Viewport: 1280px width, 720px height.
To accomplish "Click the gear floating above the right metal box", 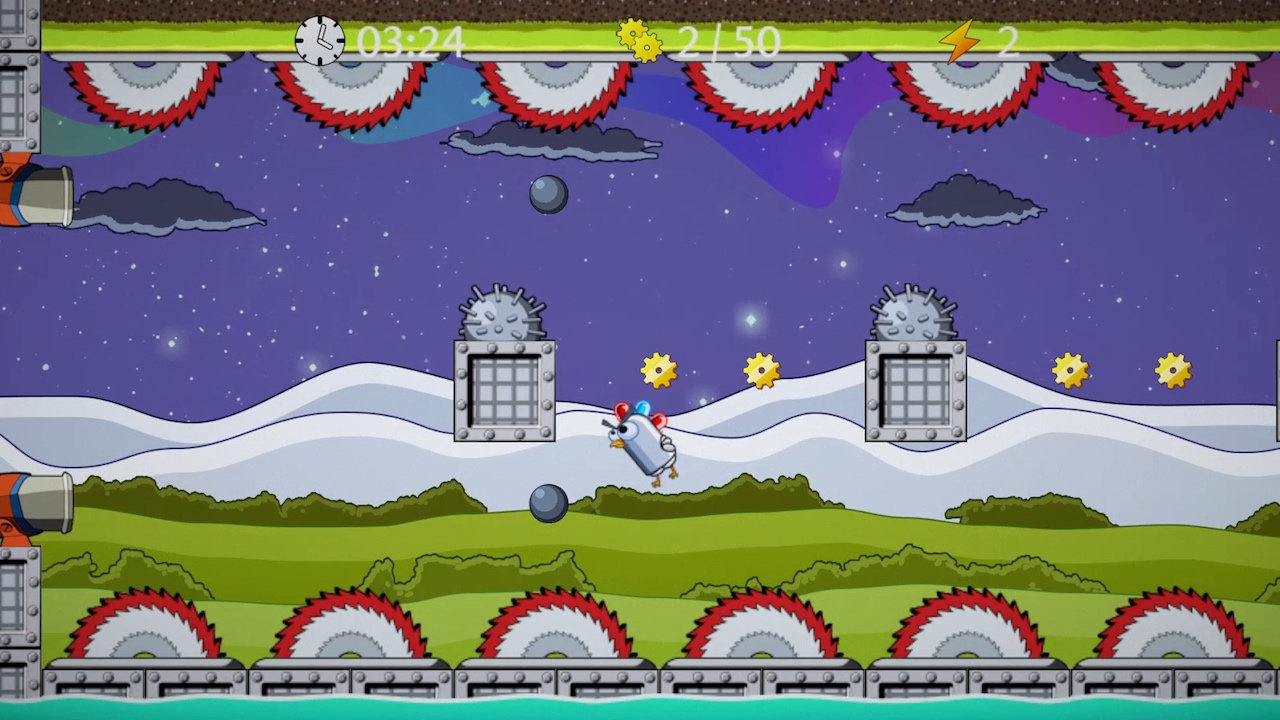I will point(1072,370).
